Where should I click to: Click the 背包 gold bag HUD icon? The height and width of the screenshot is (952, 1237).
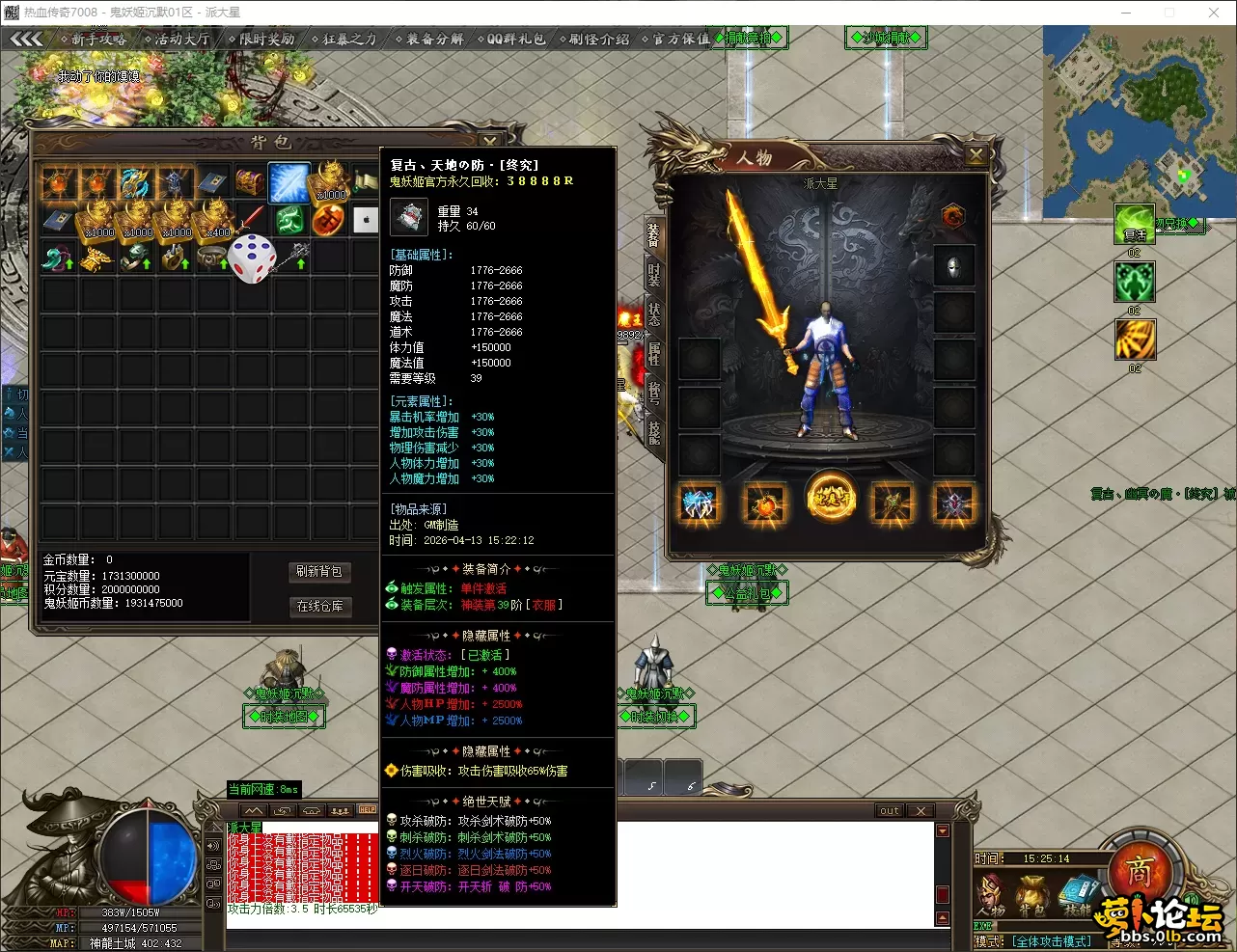pyautogui.click(x=1031, y=896)
